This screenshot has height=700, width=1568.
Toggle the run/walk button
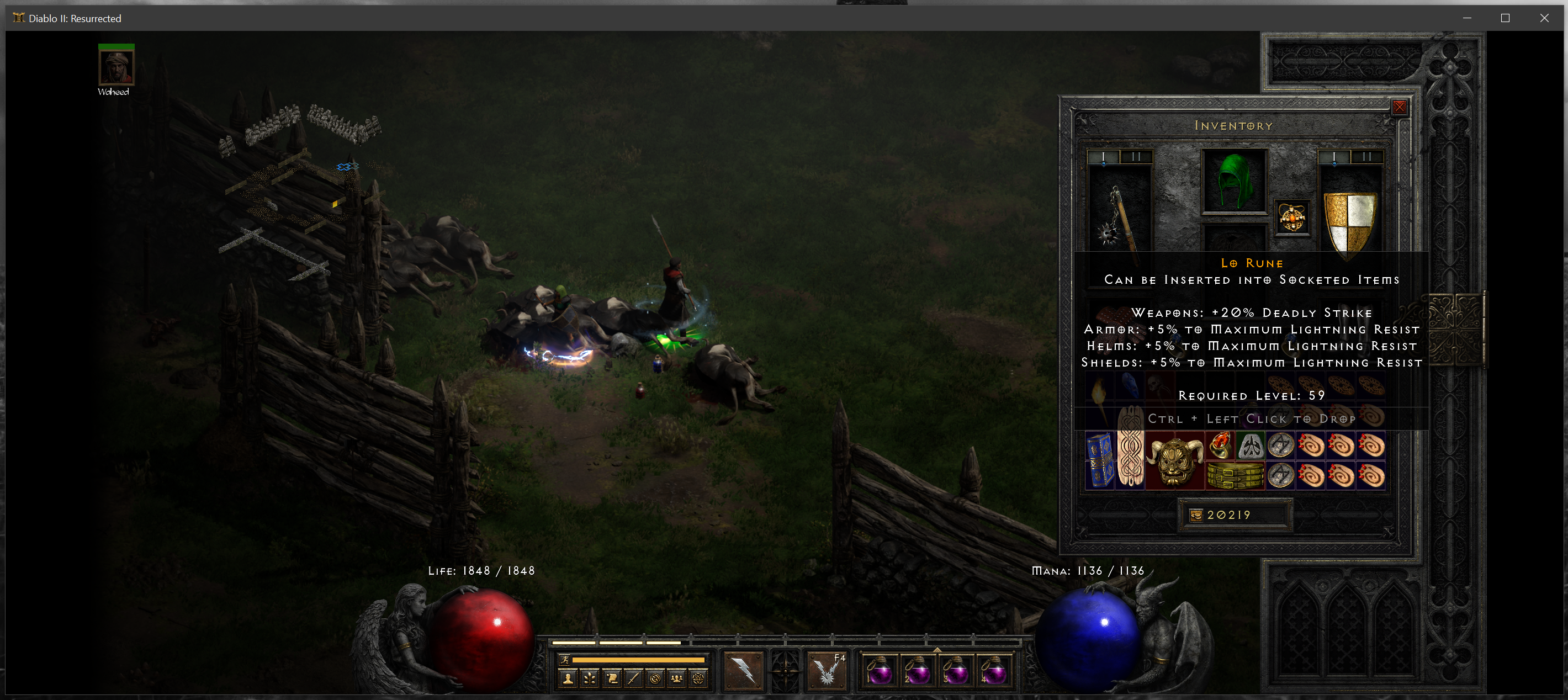point(564,659)
